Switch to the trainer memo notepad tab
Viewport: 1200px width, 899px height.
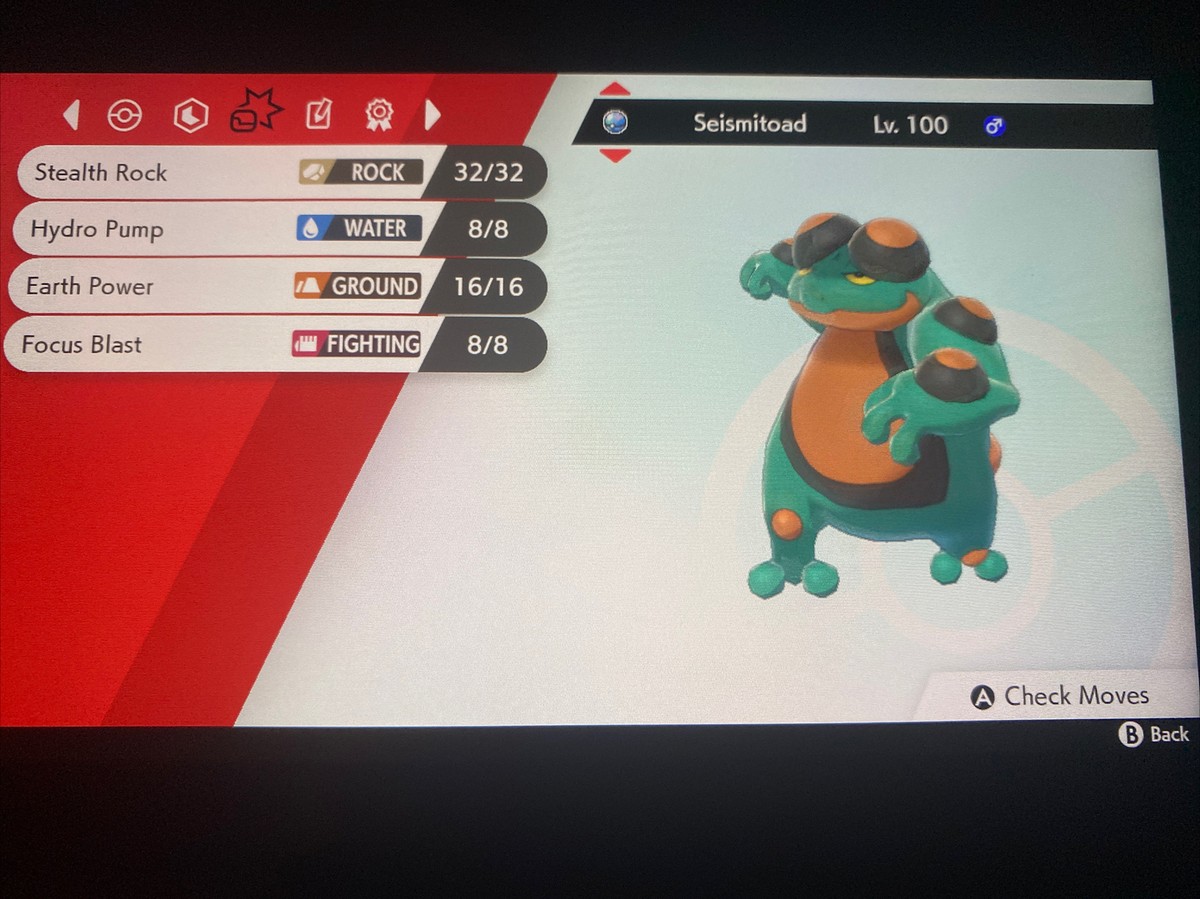coord(318,115)
